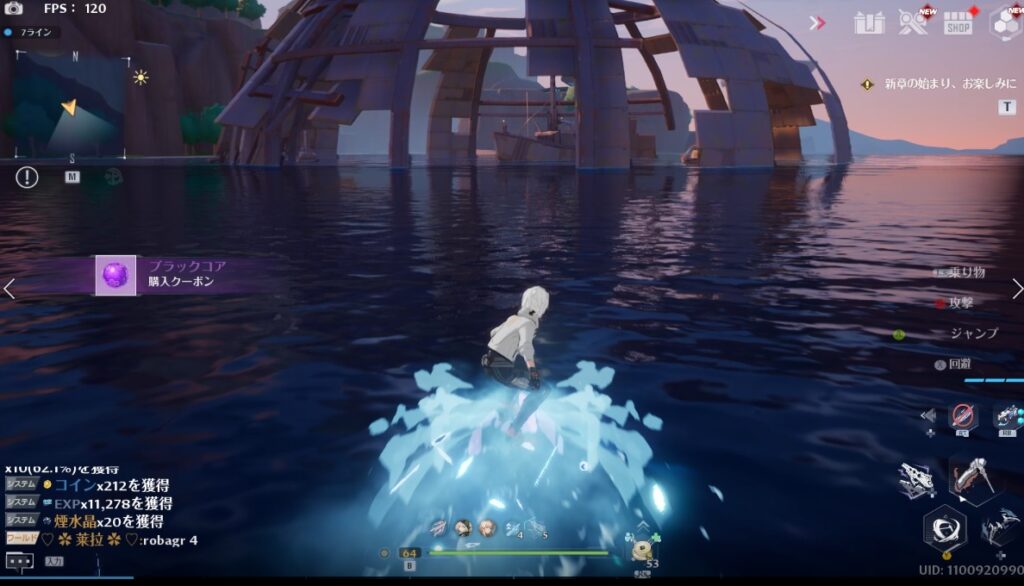The image size is (1024, 586).
Task: Open the SHOP menu icon
Action: pos(958,23)
